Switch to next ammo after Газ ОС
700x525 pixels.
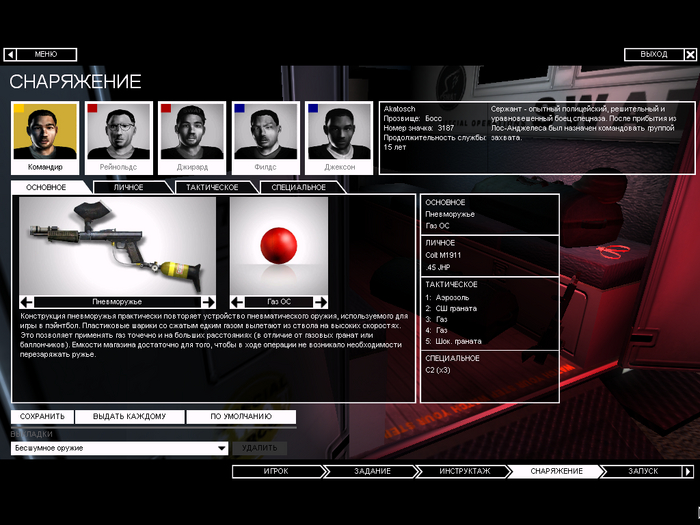point(320,301)
